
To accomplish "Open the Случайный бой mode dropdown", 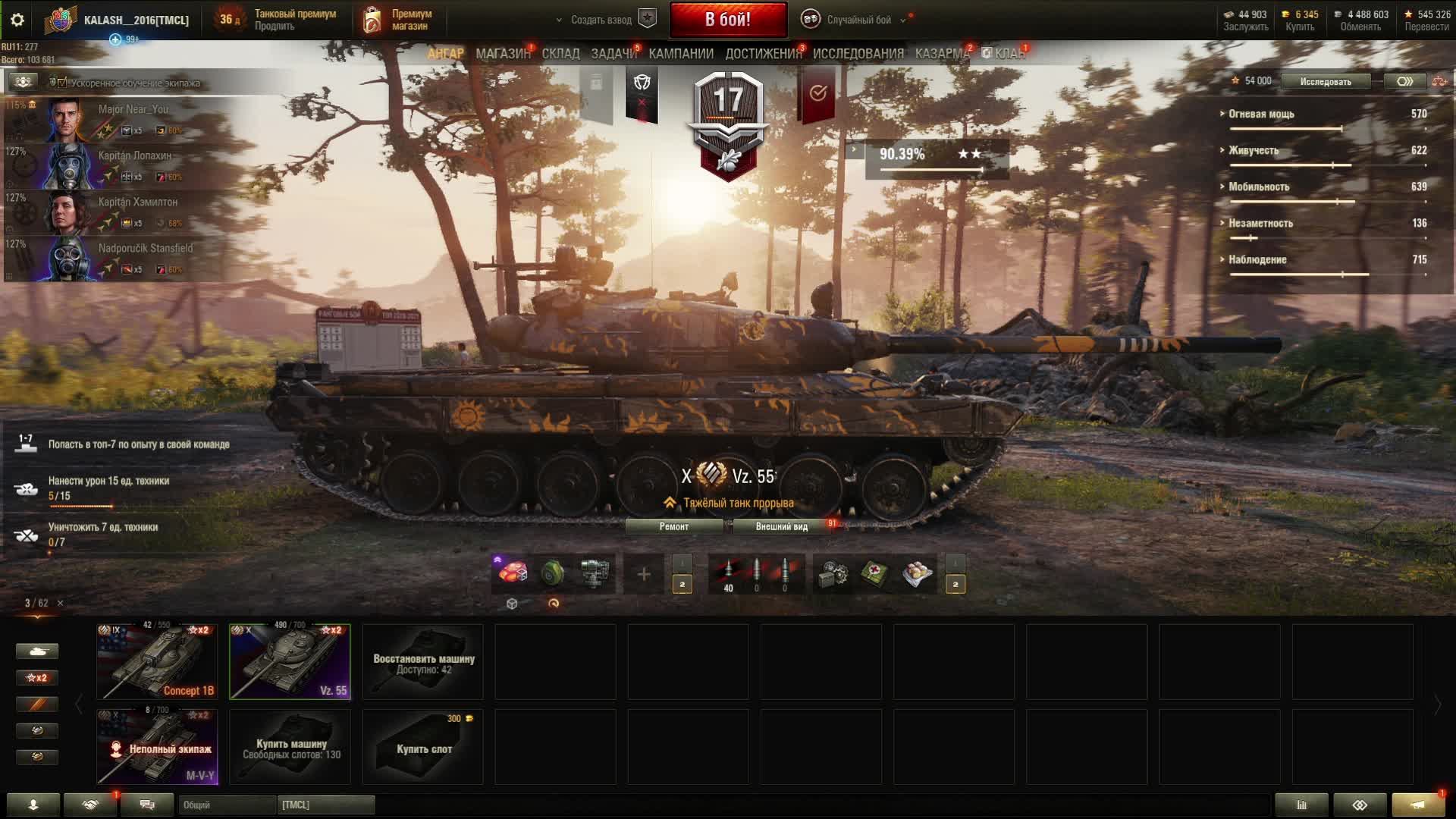I will (858, 20).
